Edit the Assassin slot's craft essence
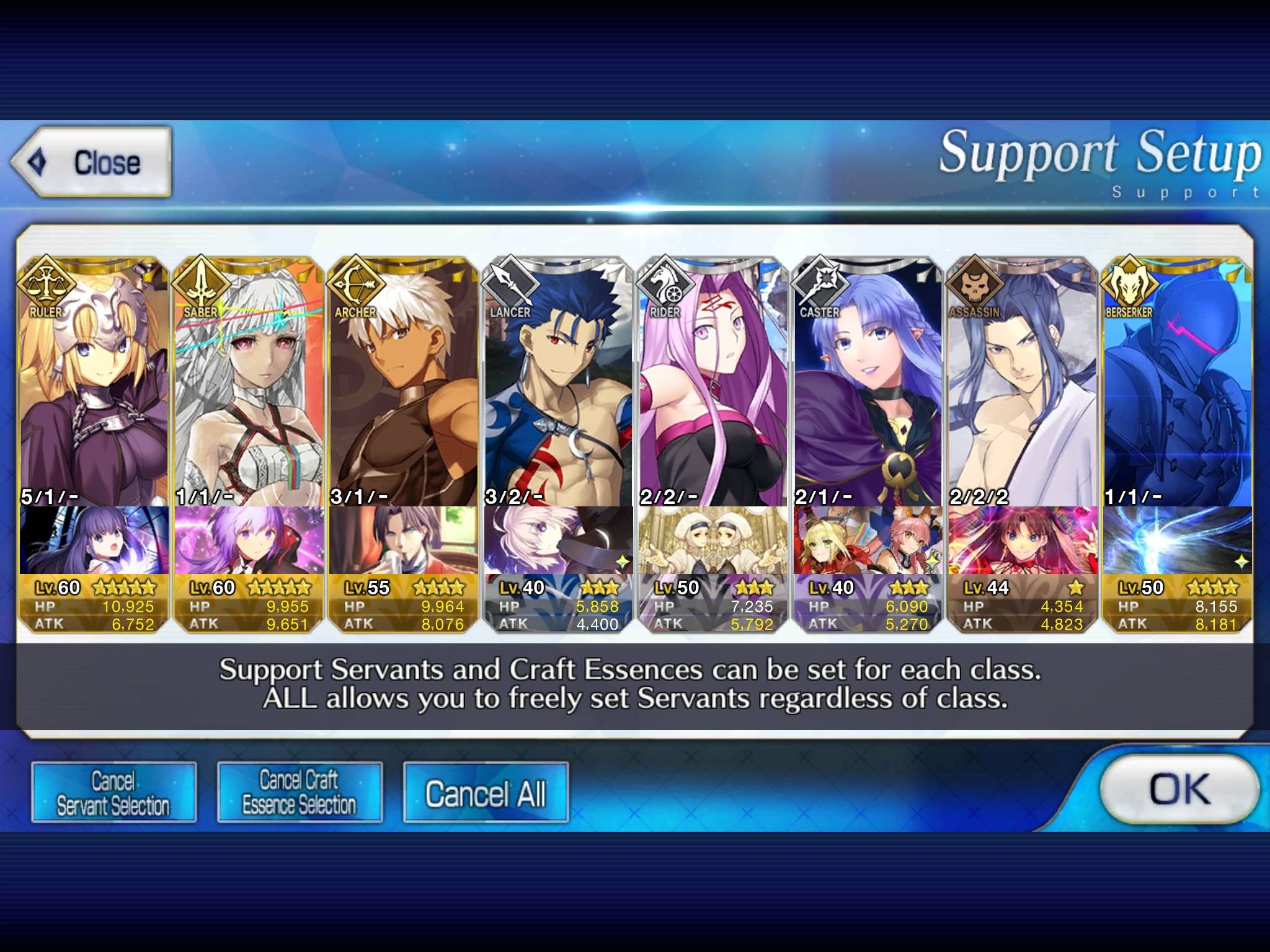Image resolution: width=1270 pixels, height=952 pixels. [1022, 540]
